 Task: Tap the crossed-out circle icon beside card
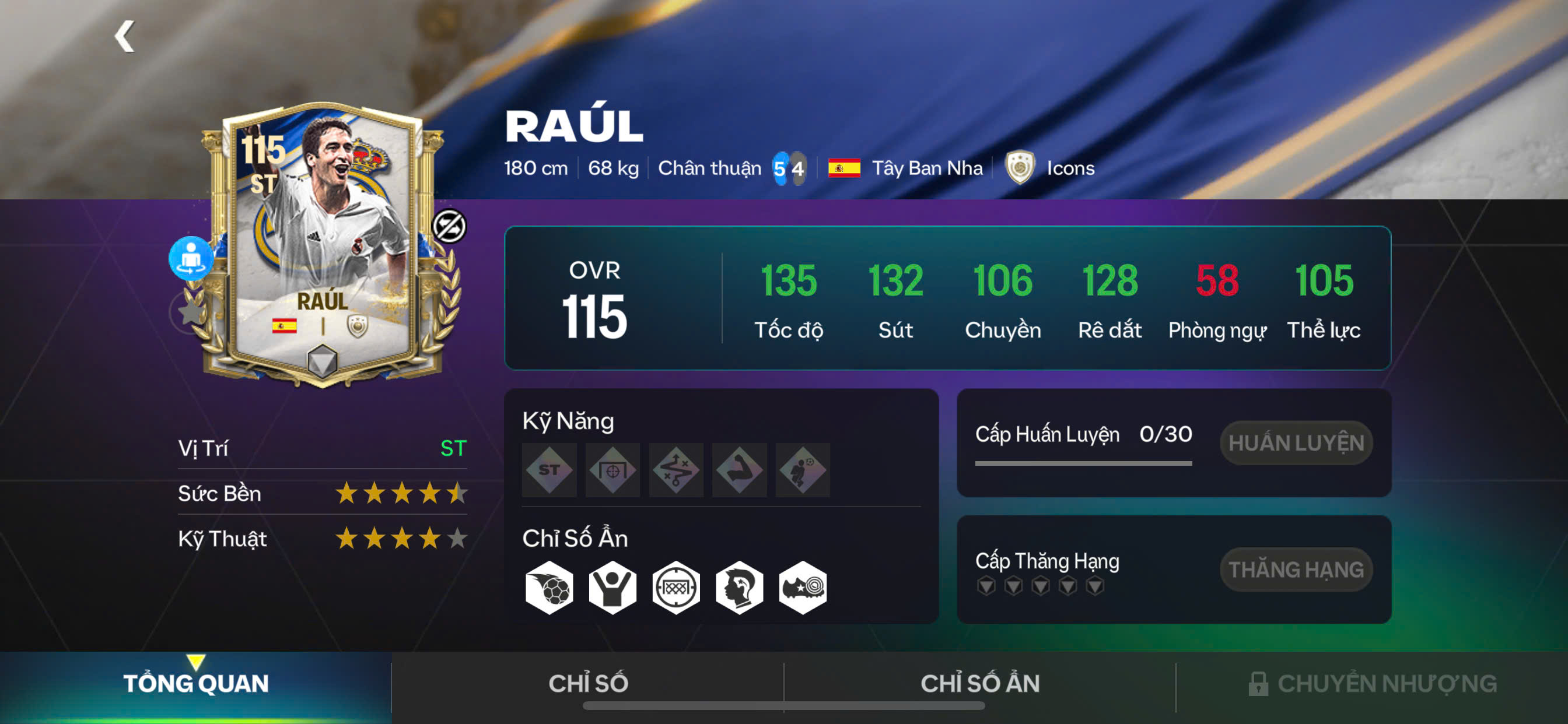449,226
